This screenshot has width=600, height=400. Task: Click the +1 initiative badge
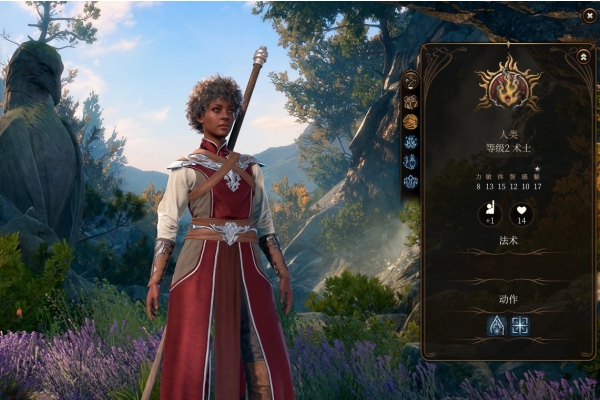point(489,214)
